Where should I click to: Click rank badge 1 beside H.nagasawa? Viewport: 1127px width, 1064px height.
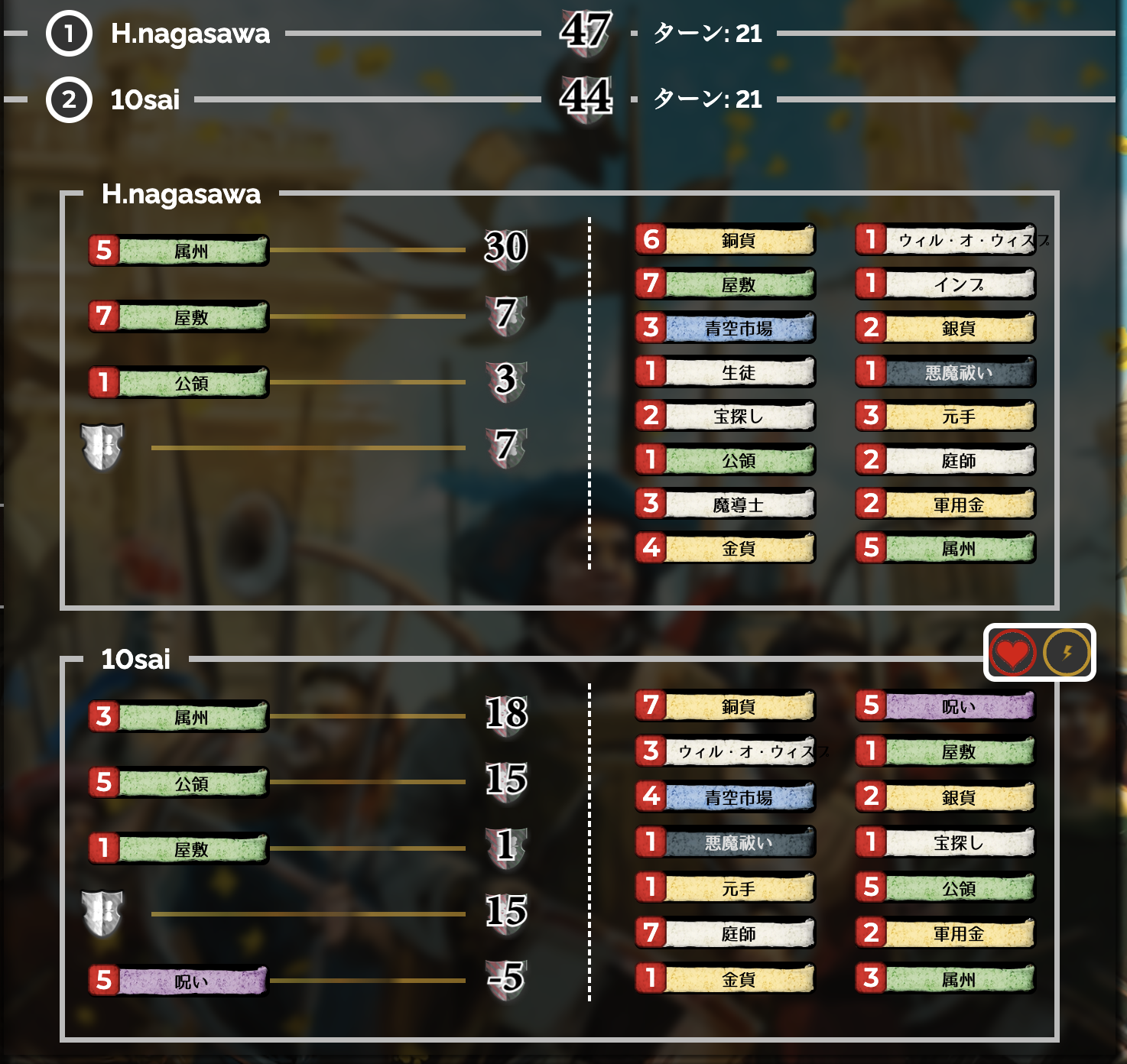pos(68,34)
